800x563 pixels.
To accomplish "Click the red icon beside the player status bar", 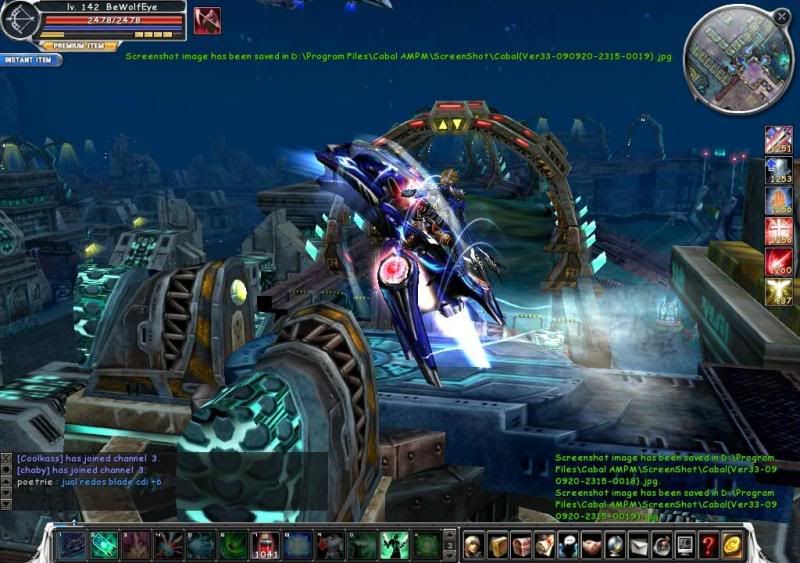I will [207, 20].
